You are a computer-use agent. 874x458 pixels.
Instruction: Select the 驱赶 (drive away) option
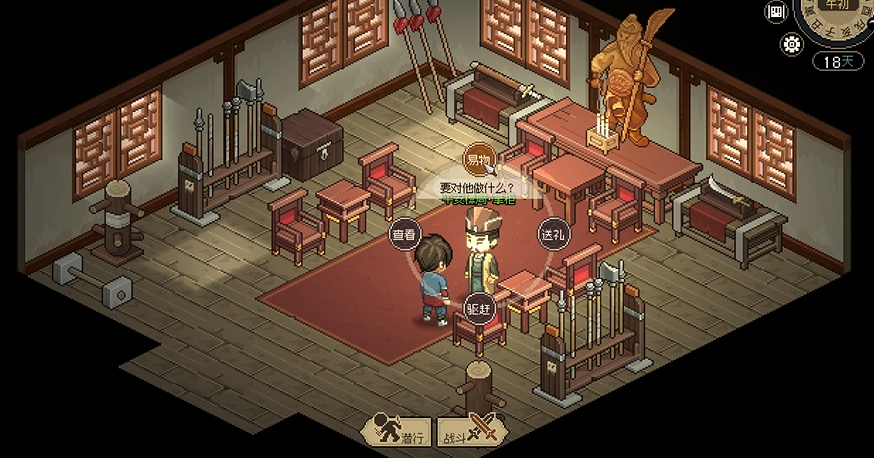(479, 309)
